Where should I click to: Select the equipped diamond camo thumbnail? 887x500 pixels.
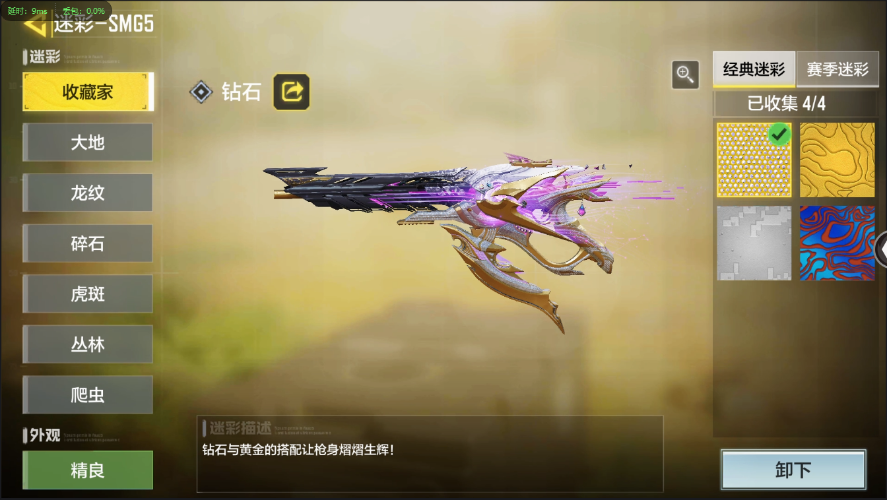754,160
